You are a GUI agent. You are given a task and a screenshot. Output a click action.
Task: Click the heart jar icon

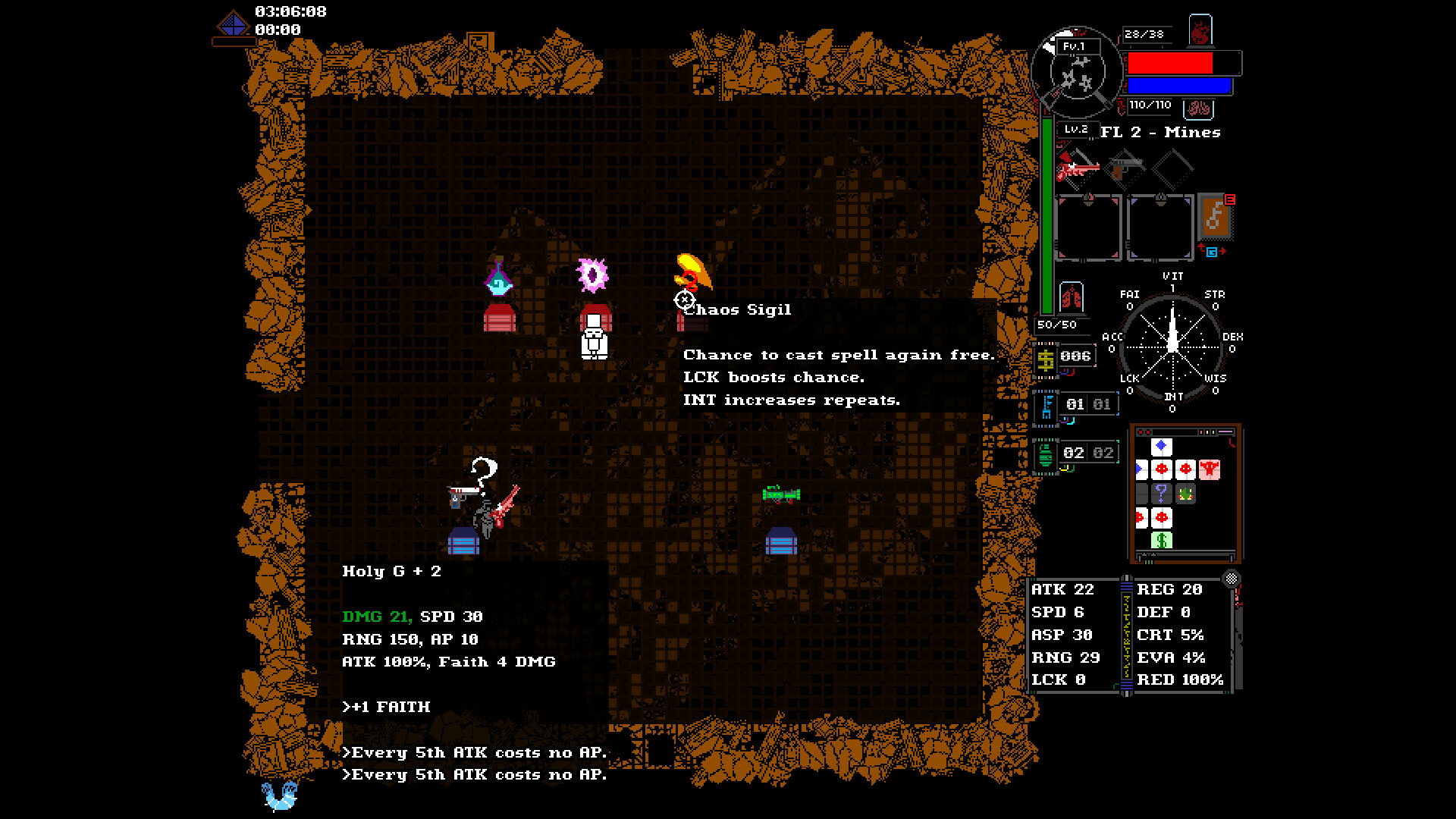1200,32
